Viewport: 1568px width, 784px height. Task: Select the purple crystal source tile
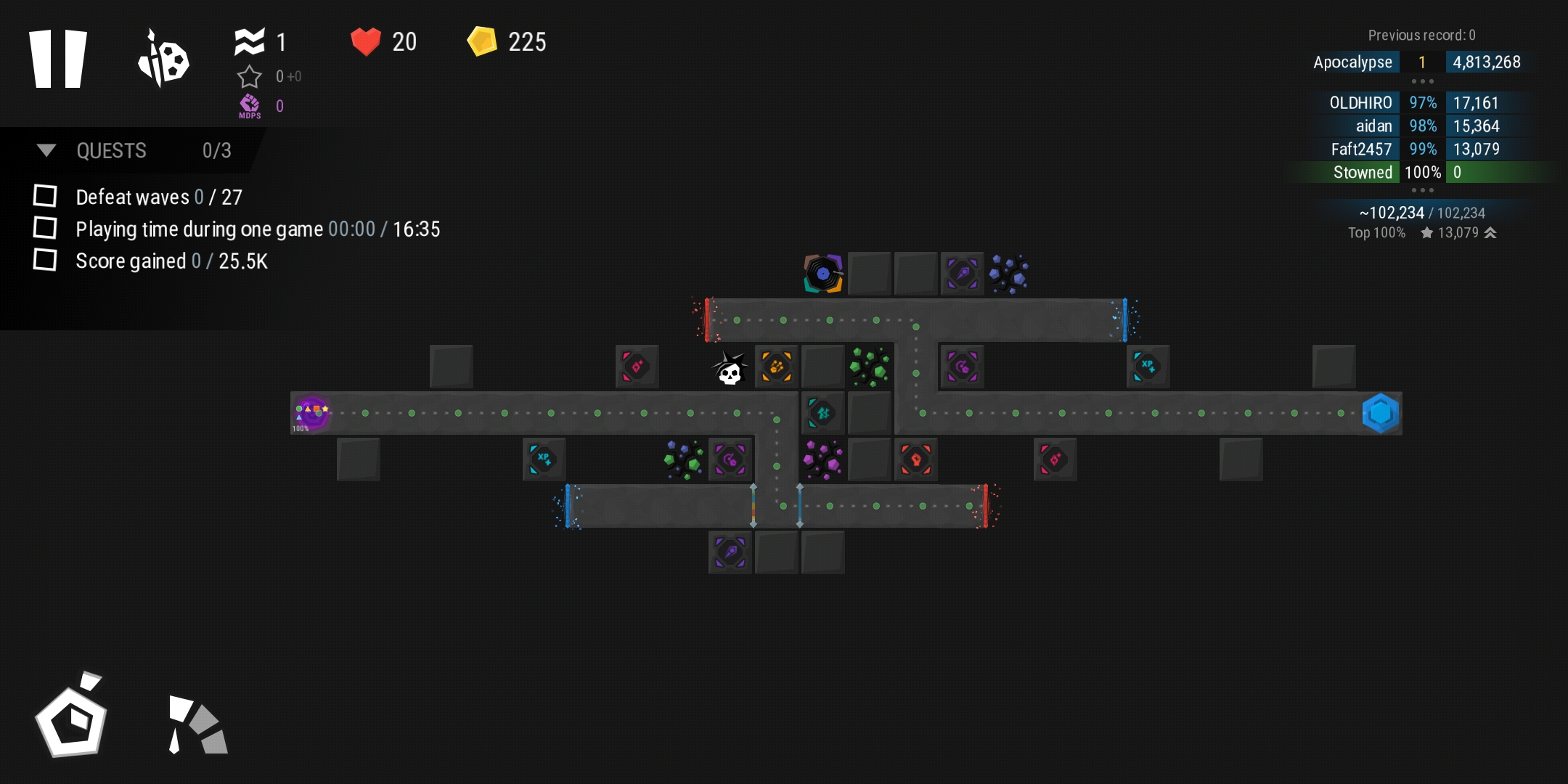tap(822, 460)
